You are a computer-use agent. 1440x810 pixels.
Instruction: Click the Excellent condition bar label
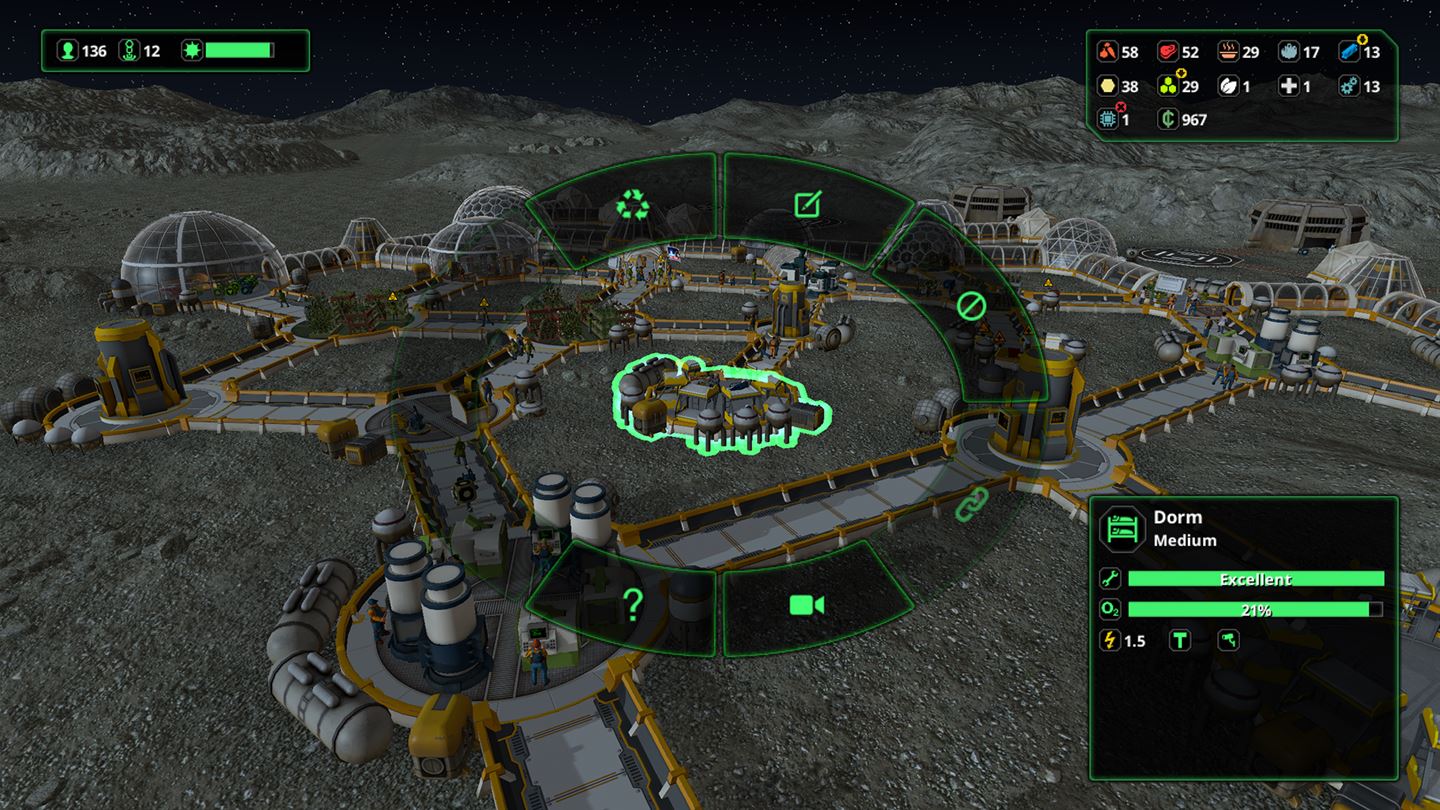coord(1258,579)
